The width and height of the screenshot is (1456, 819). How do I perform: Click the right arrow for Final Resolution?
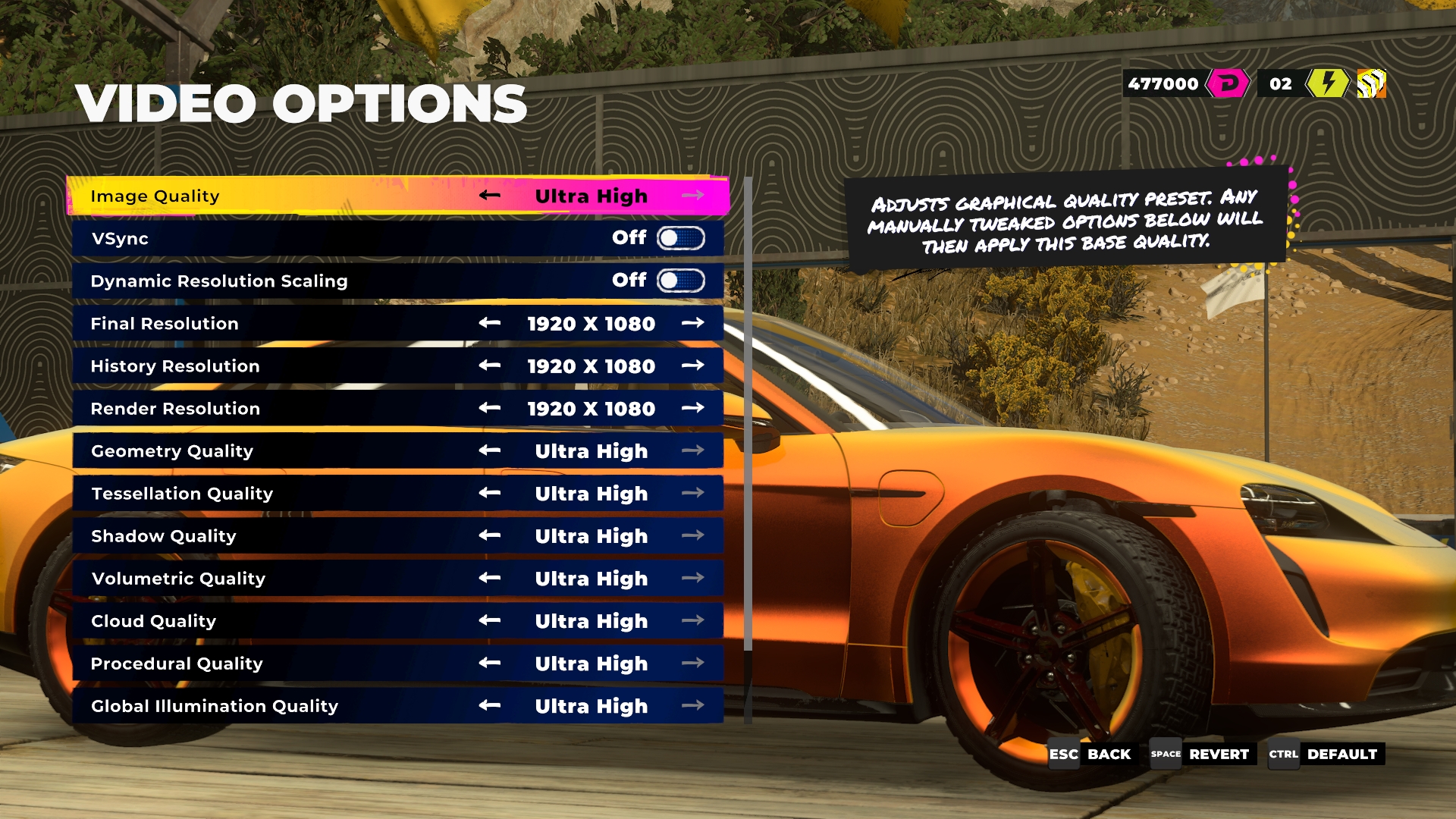pos(692,323)
